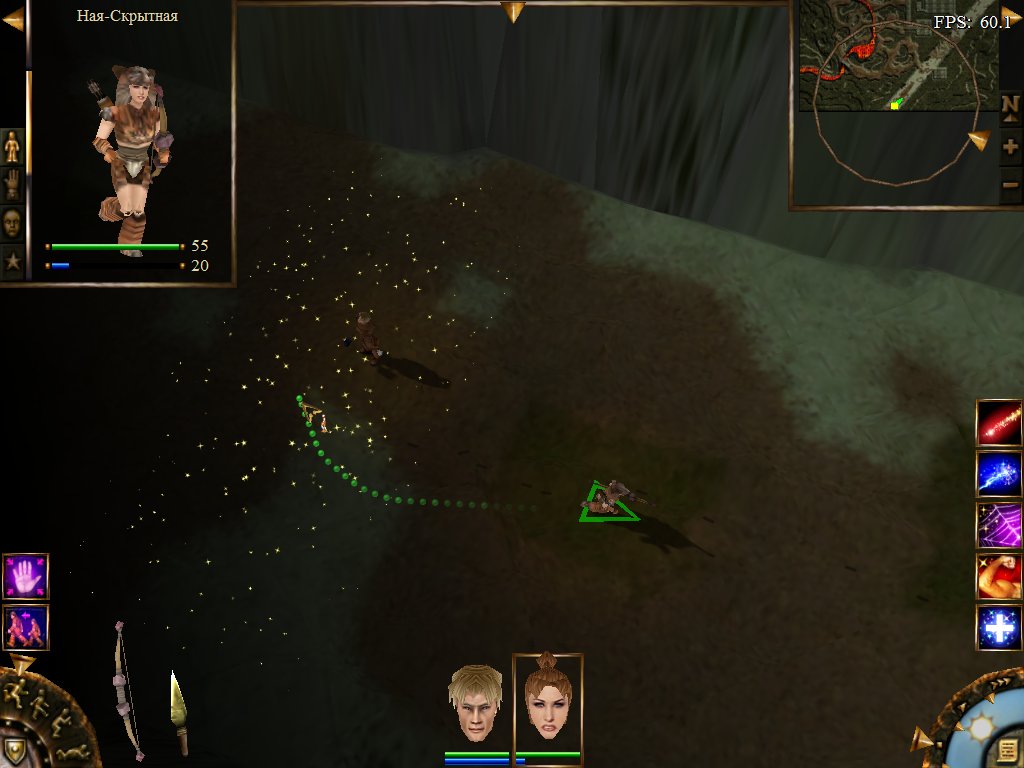Viewport: 1024px width, 768px height.
Task: Cast the red fire streak spell
Action: click(999, 423)
